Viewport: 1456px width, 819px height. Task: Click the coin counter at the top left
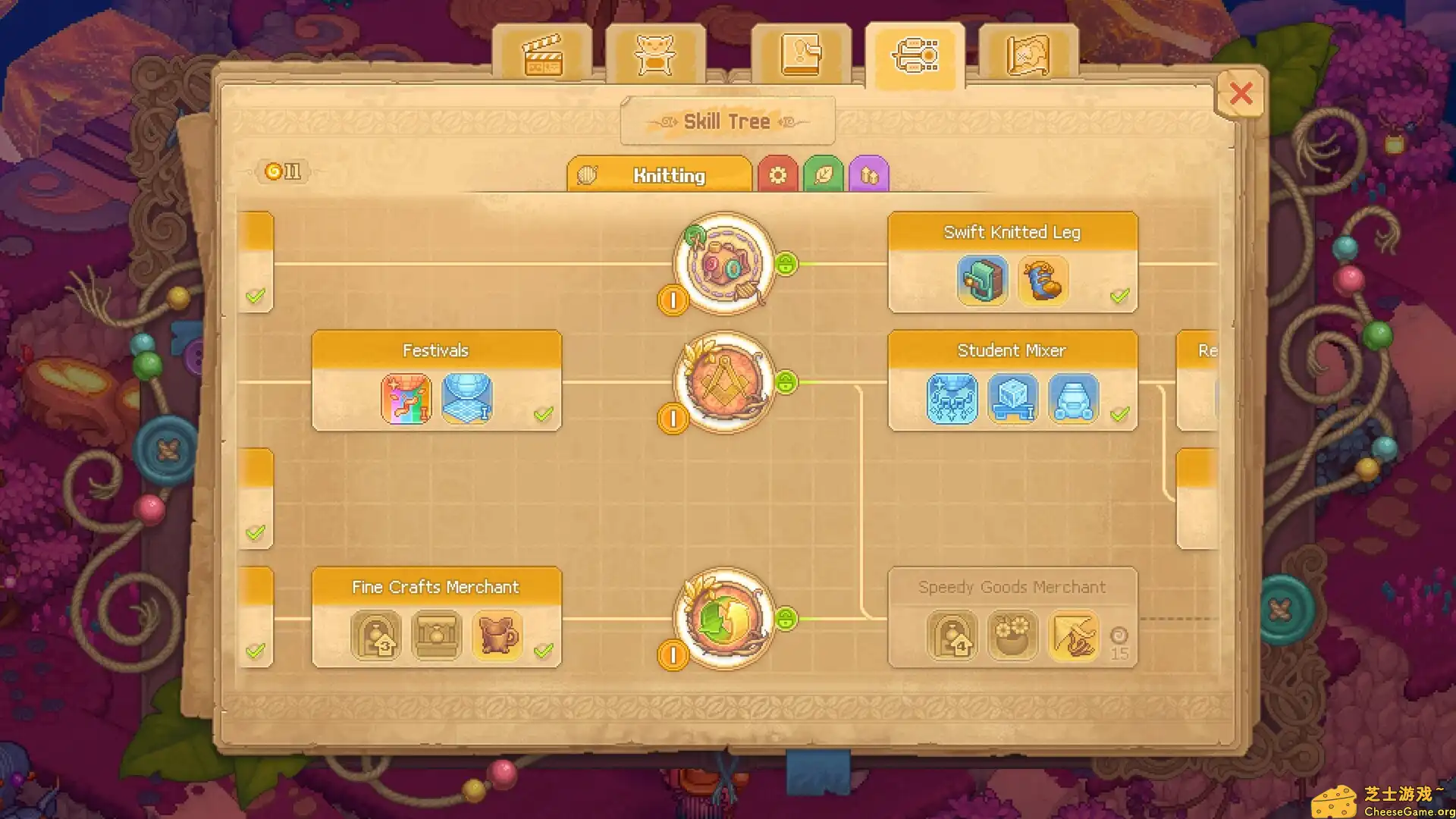281,171
